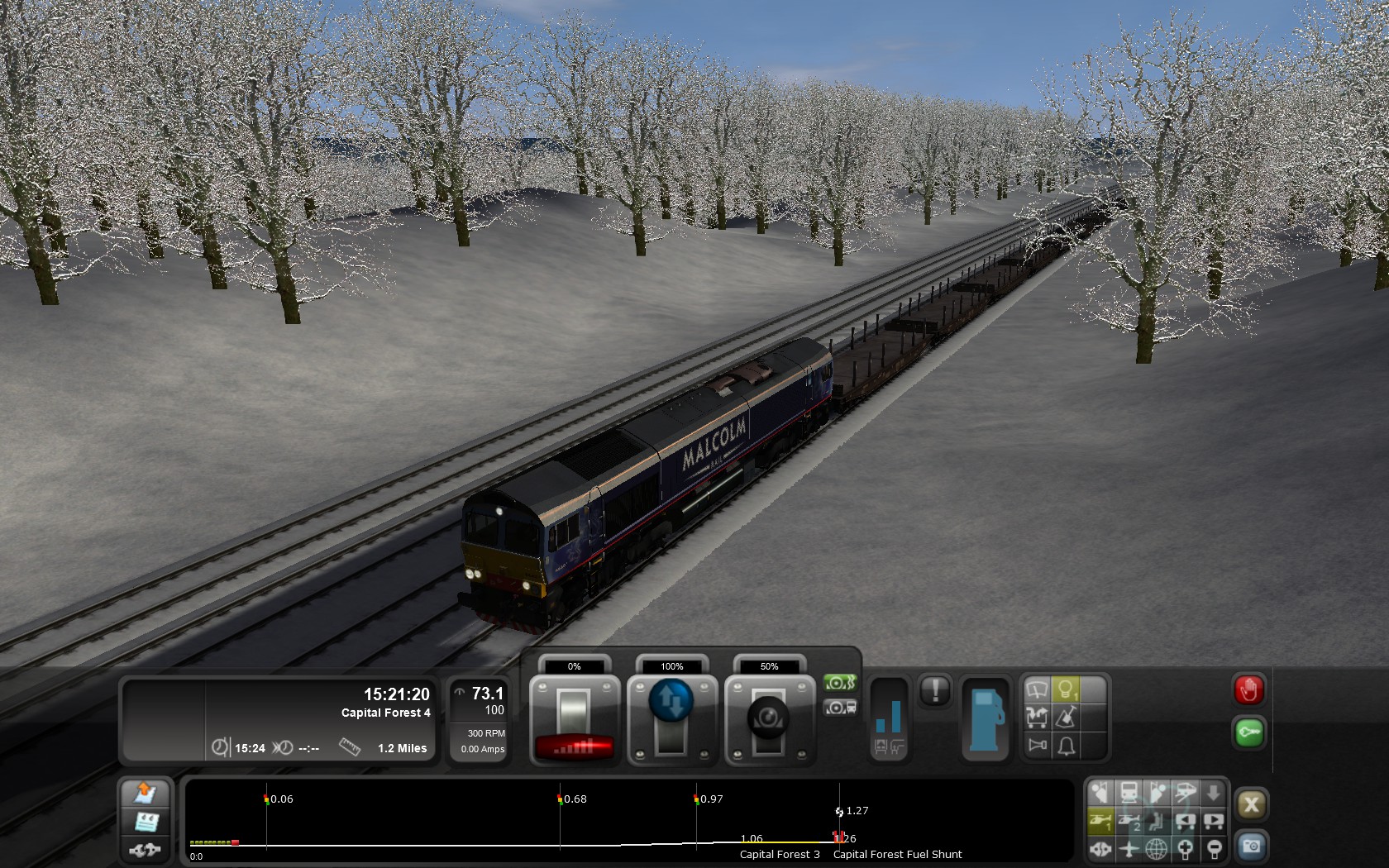
Task: Switch to helicopter camera view 1
Action: 1100,821
